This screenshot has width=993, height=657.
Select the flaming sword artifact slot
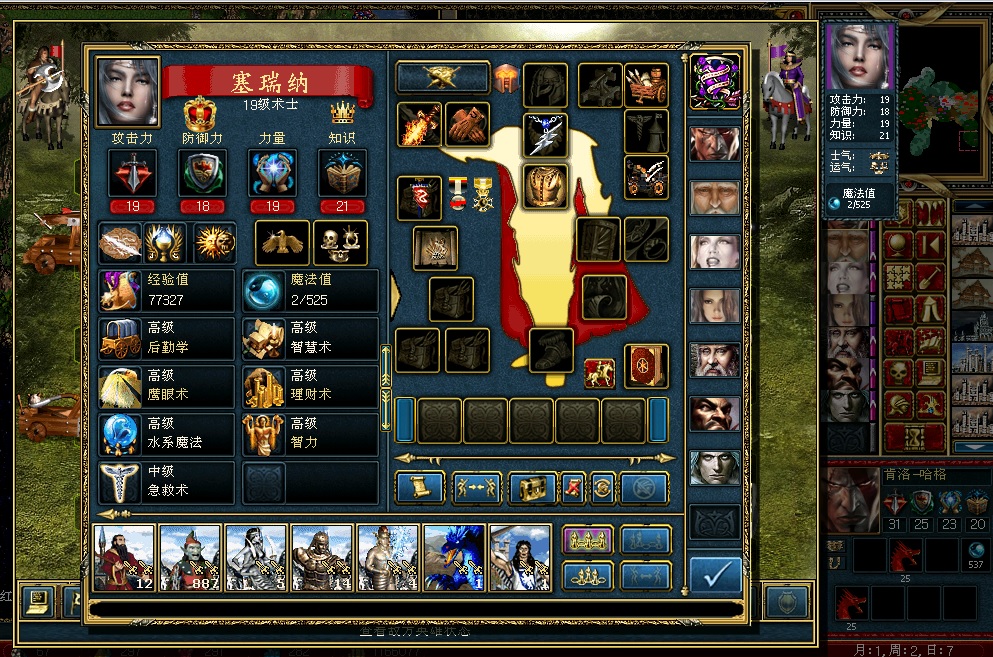(x=419, y=124)
